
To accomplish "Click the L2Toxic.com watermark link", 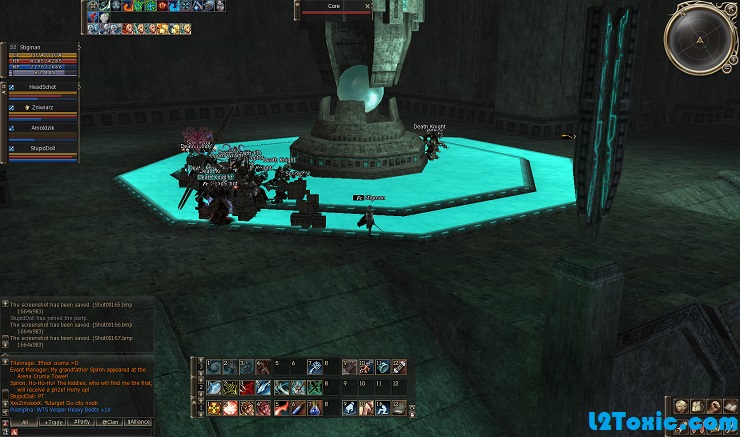I will [669, 424].
